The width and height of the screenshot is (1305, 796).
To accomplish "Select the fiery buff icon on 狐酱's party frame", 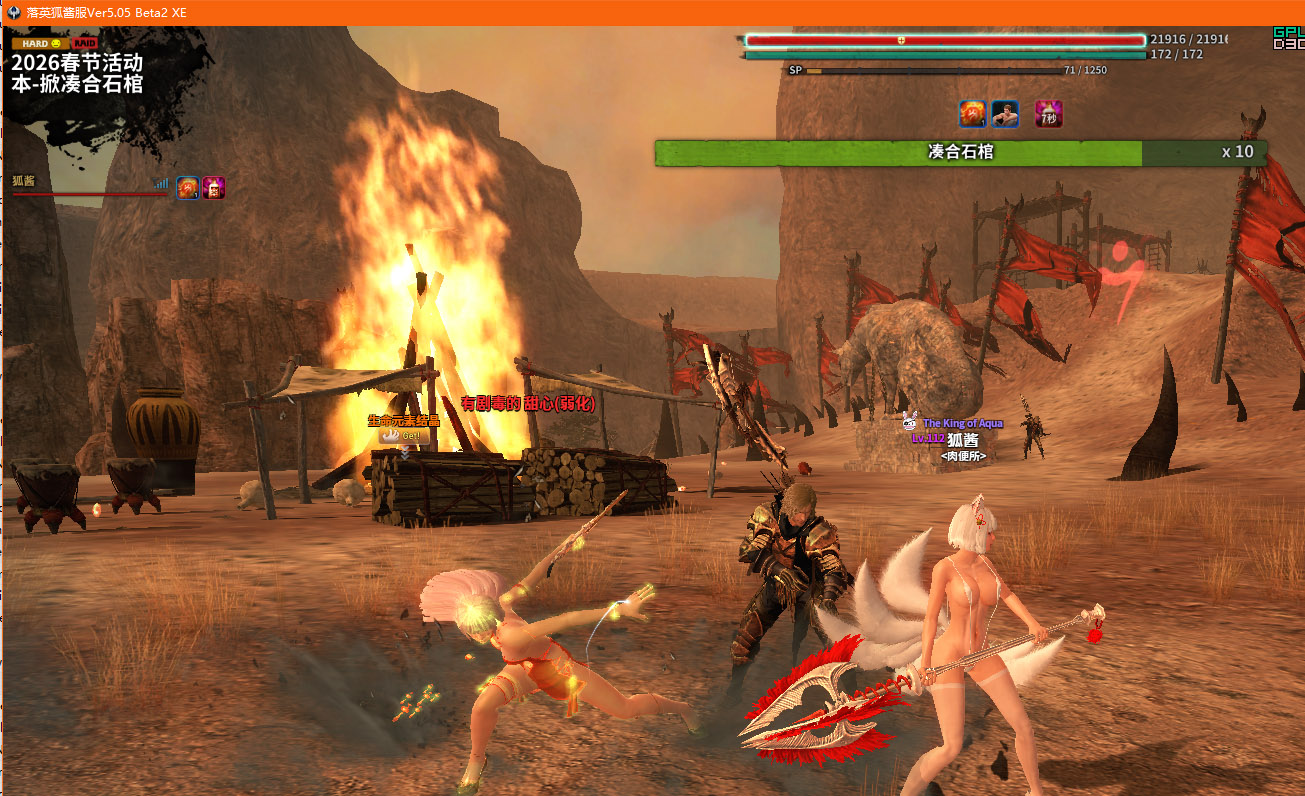I will tap(188, 188).
